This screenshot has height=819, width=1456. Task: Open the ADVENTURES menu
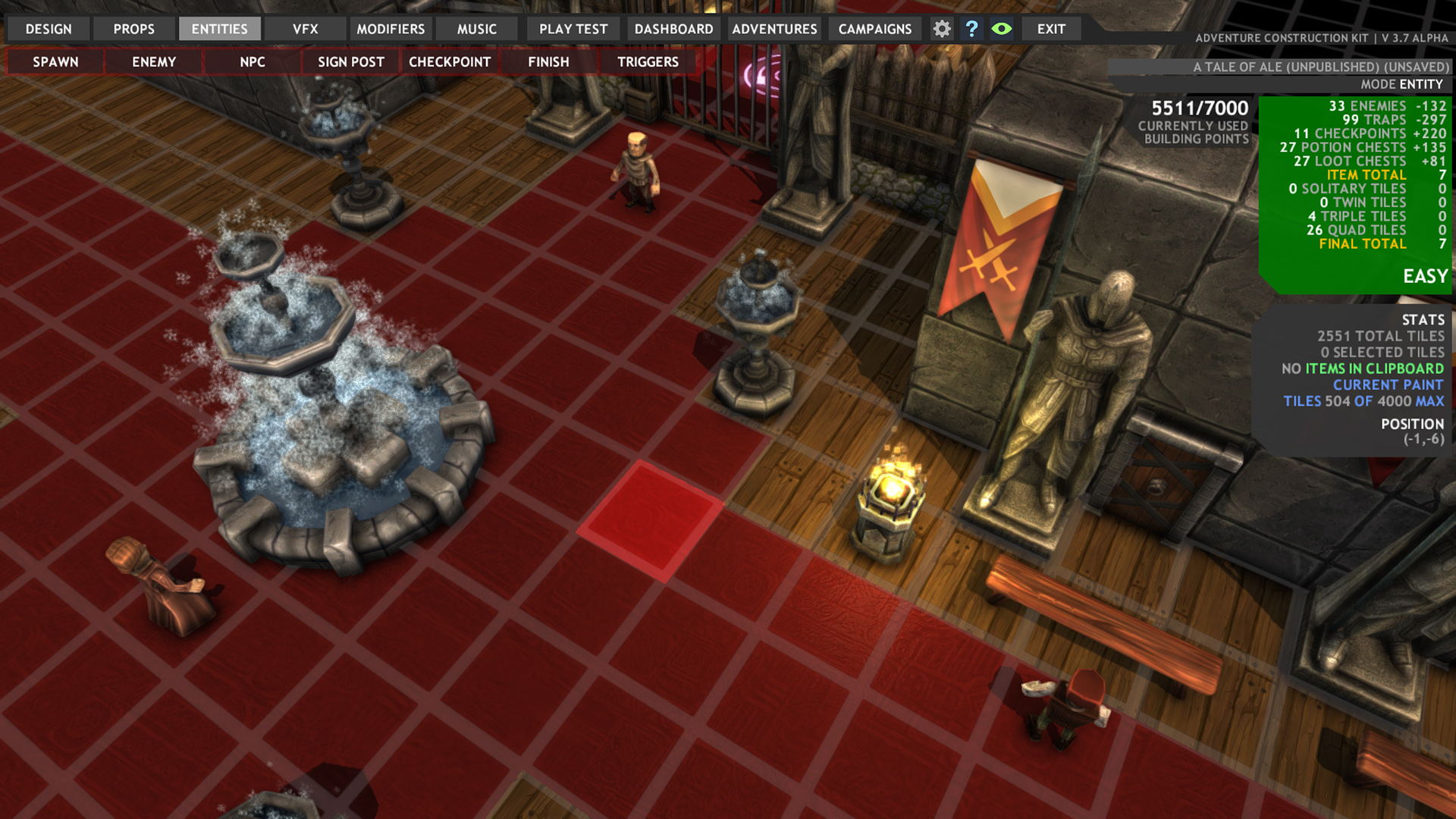point(773,29)
